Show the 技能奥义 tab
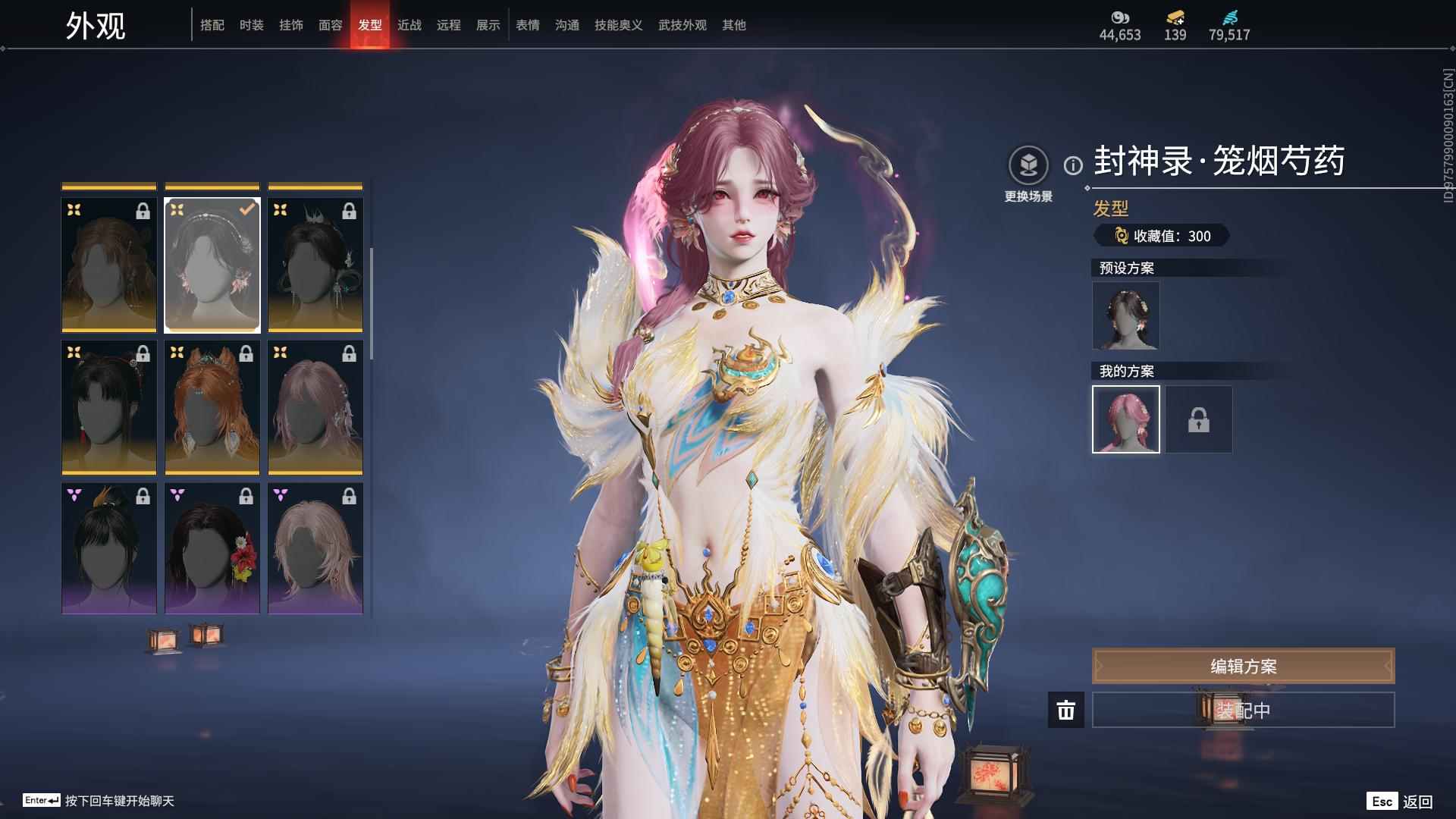This screenshot has height=819, width=1456. coord(618,25)
